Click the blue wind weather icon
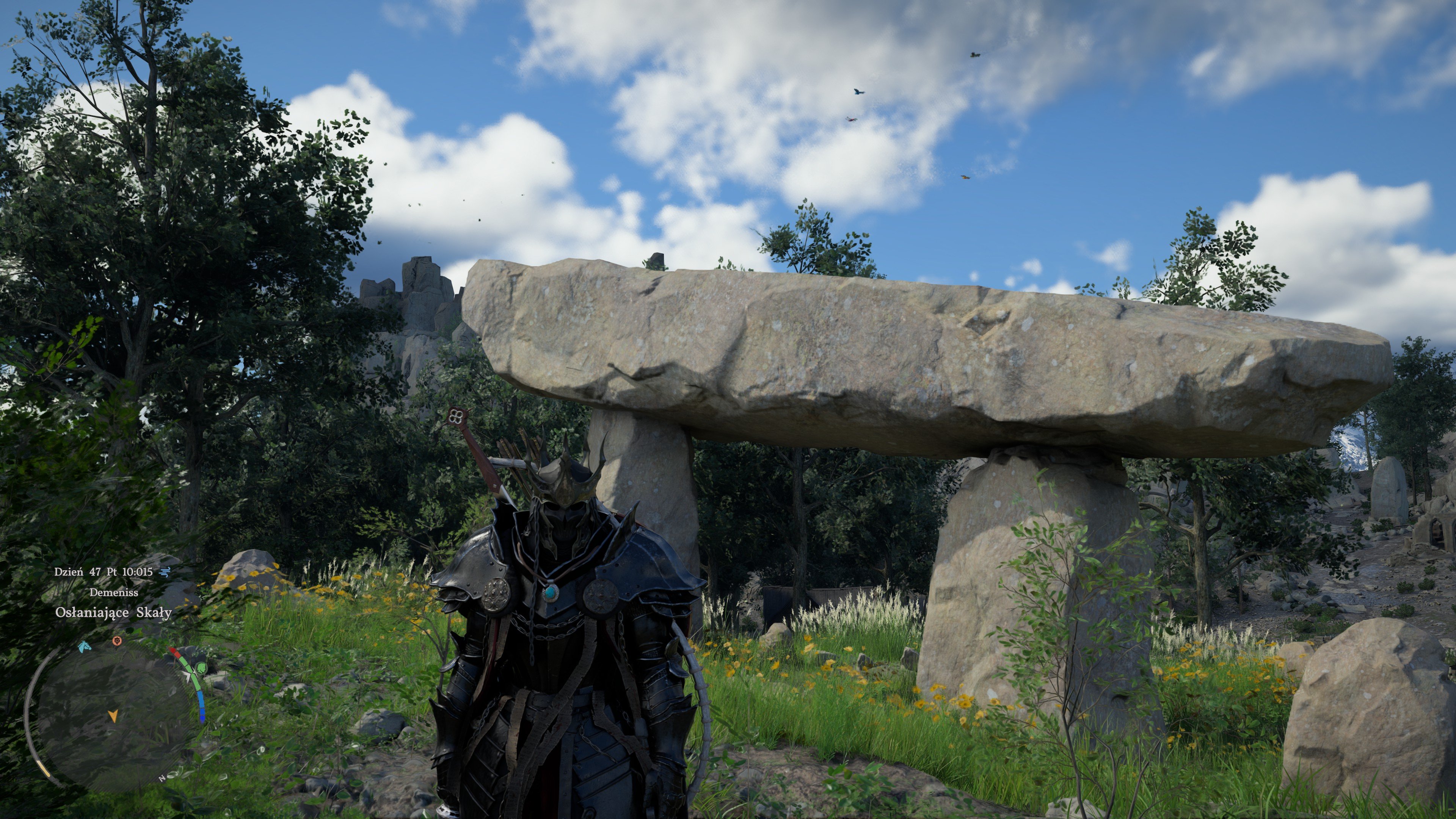 (165, 571)
